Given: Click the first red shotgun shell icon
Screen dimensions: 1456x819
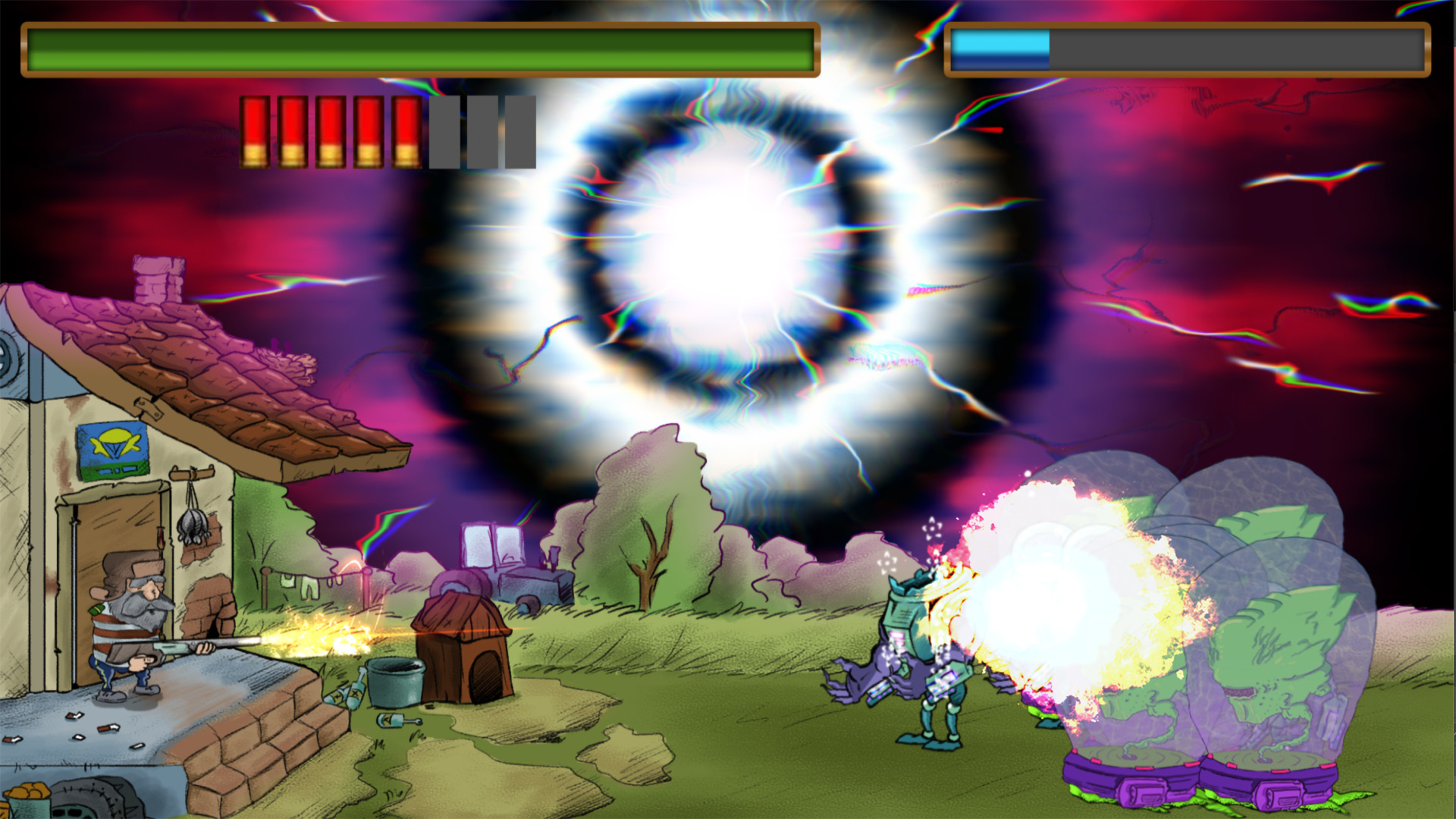Looking at the screenshot, I should [x=254, y=133].
